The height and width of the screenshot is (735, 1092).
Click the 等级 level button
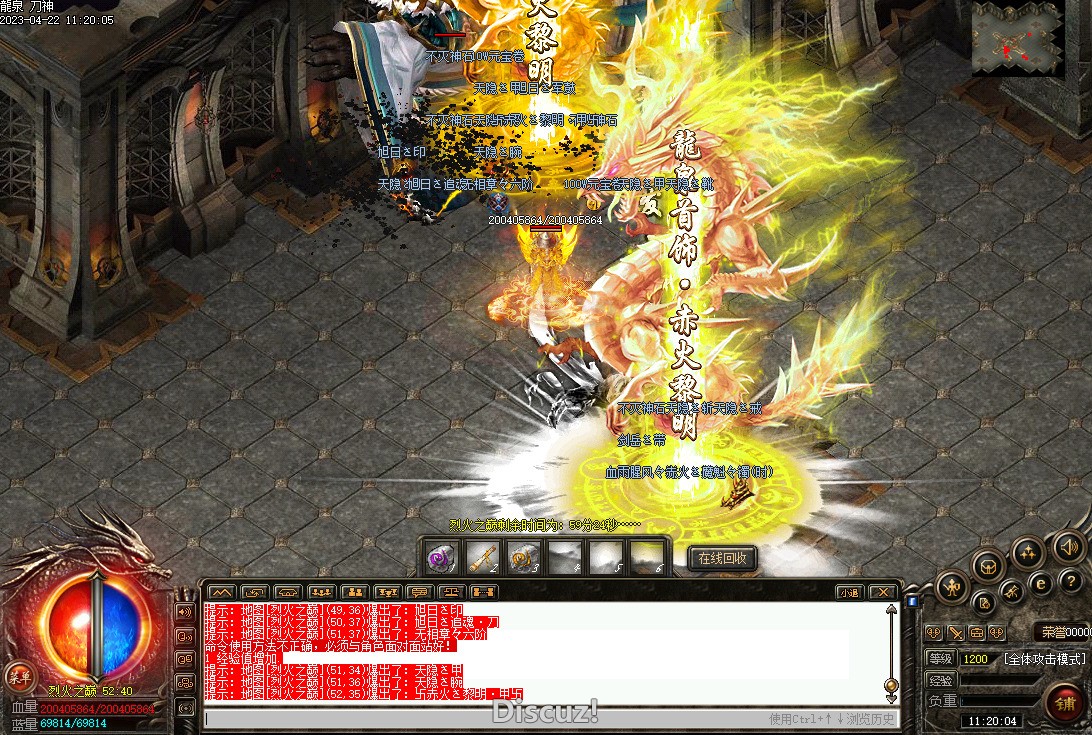coord(940,659)
